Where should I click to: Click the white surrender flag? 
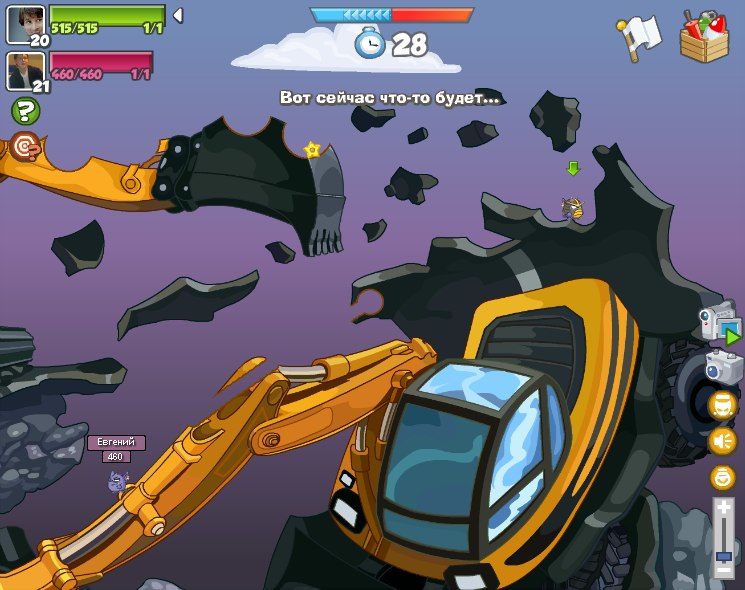coord(640,38)
